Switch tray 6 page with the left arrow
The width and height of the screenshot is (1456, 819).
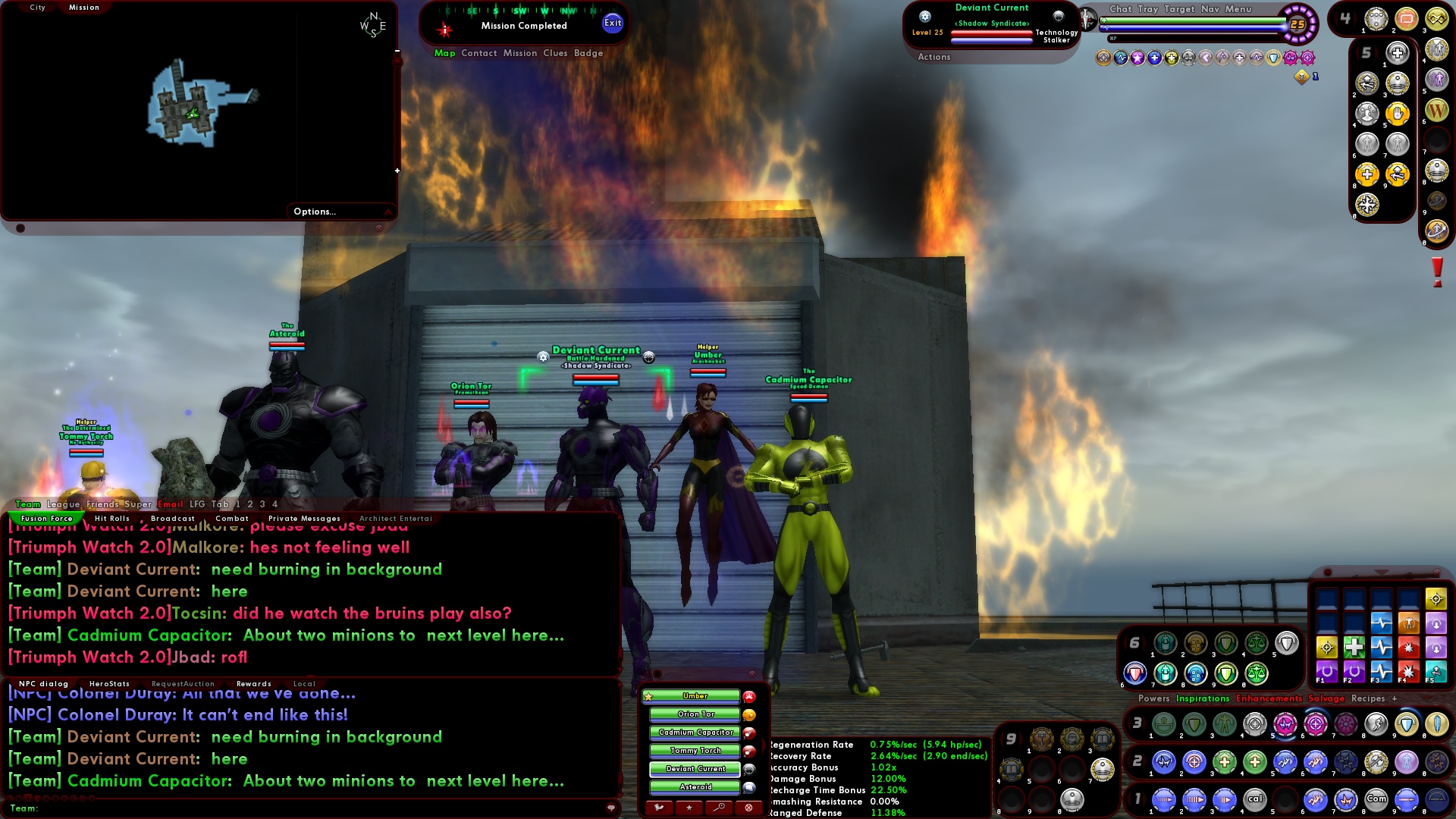1125,644
